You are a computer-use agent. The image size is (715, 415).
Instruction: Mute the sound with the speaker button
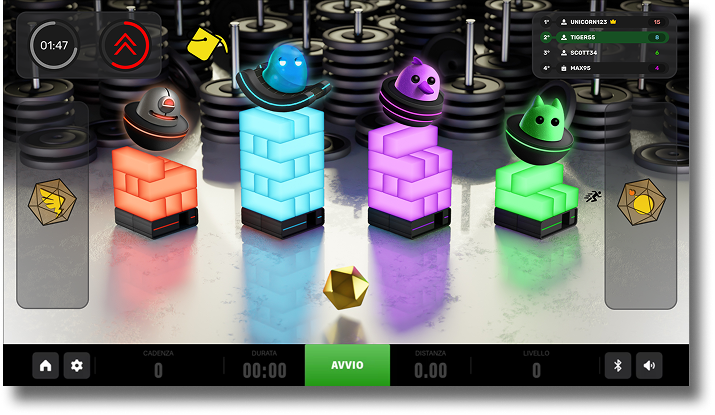click(x=649, y=366)
